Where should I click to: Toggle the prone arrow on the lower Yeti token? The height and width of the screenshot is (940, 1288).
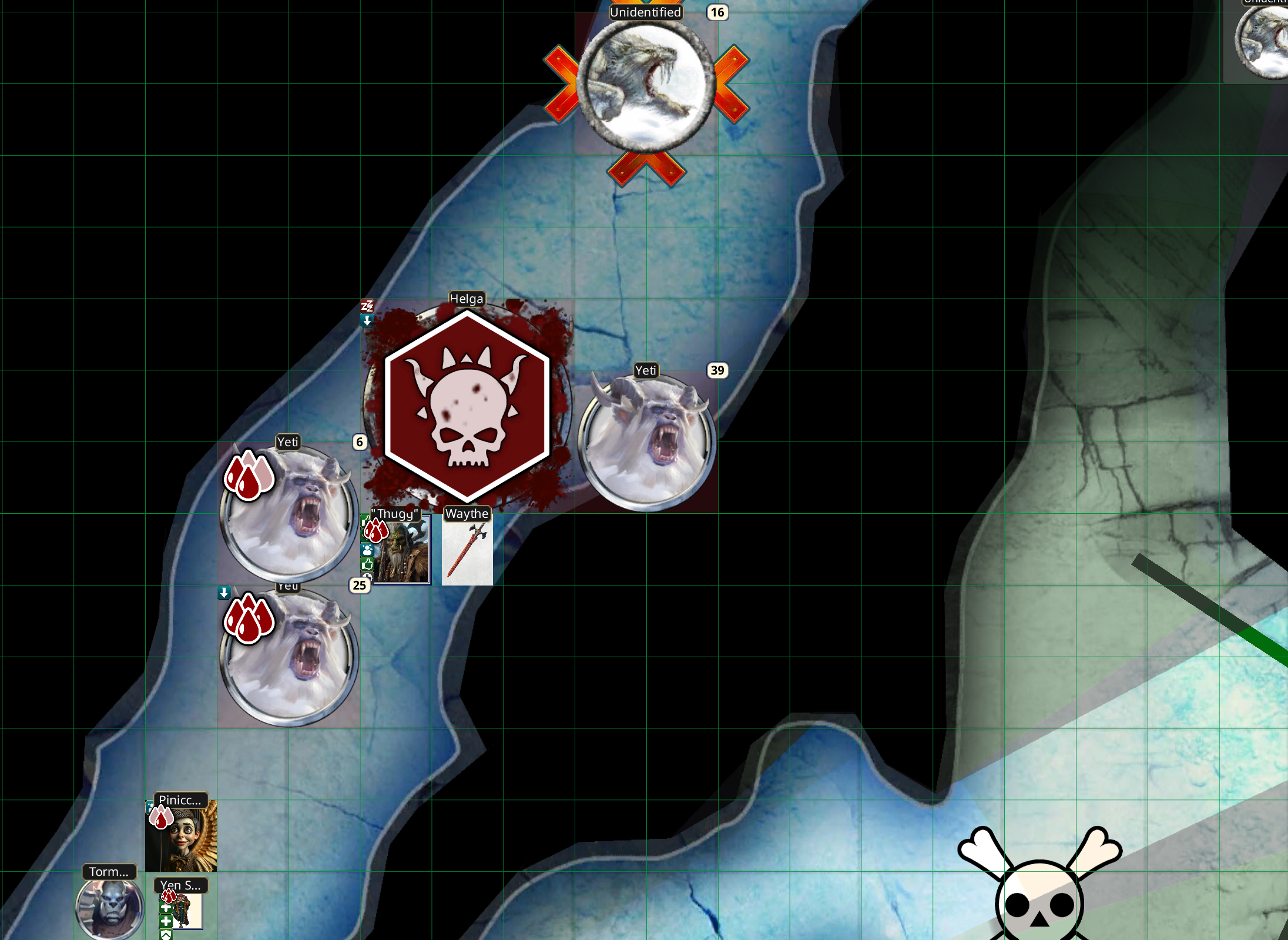[225, 592]
